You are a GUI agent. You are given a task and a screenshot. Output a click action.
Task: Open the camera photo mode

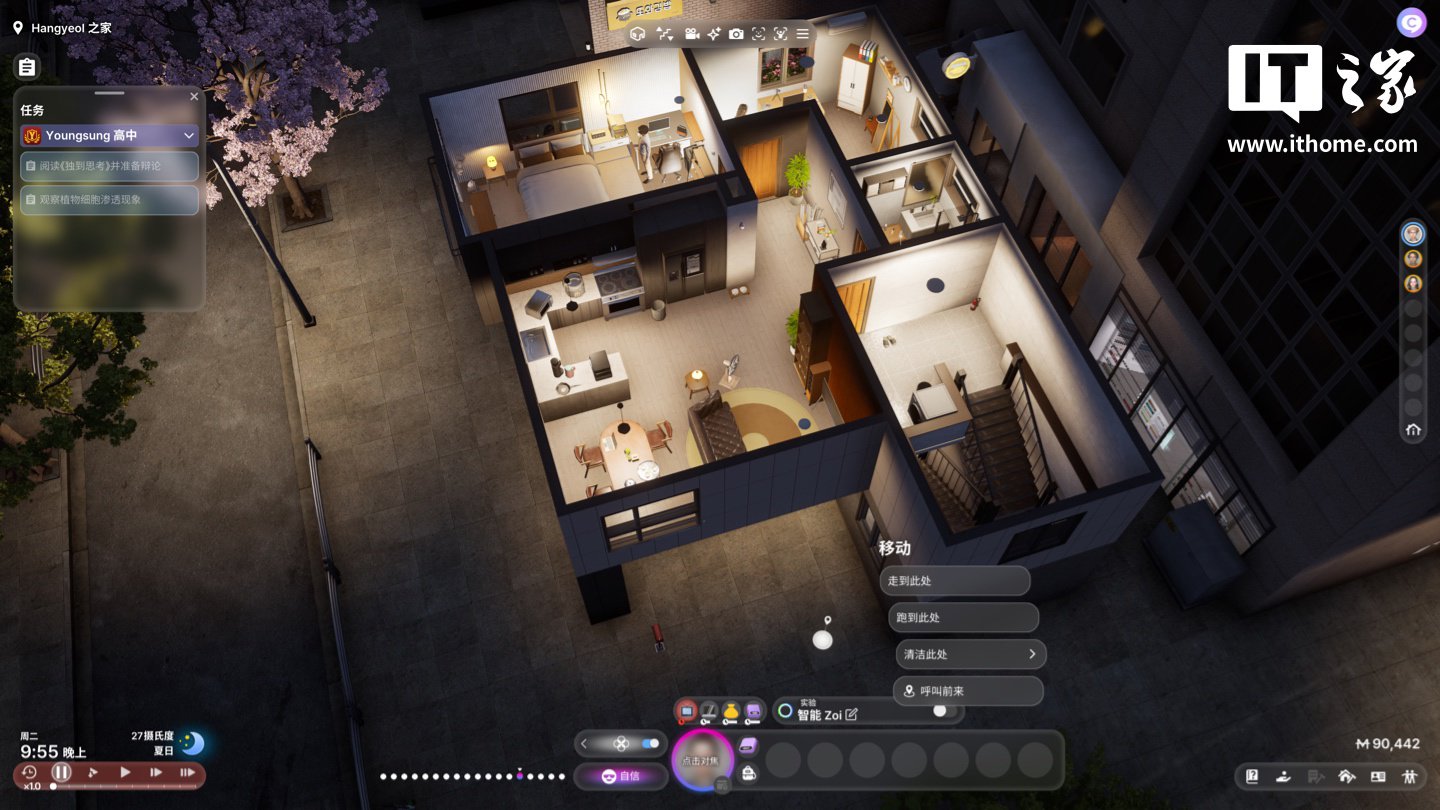coord(736,34)
